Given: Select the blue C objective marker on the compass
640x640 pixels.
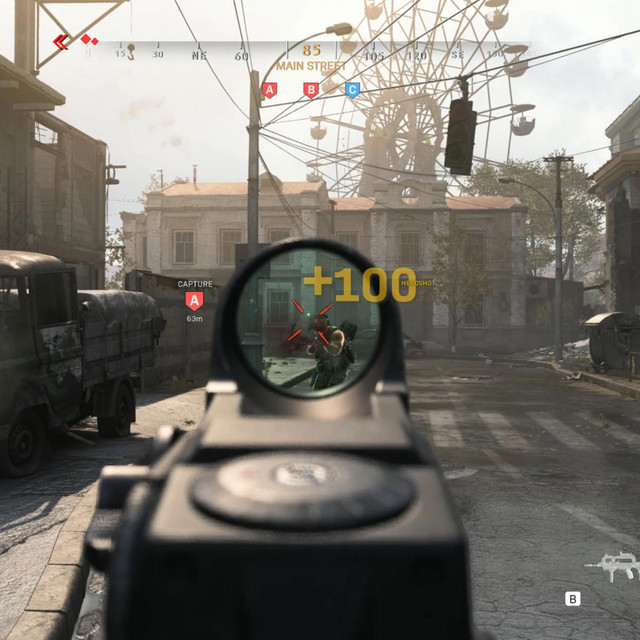Looking at the screenshot, I should click(352, 90).
